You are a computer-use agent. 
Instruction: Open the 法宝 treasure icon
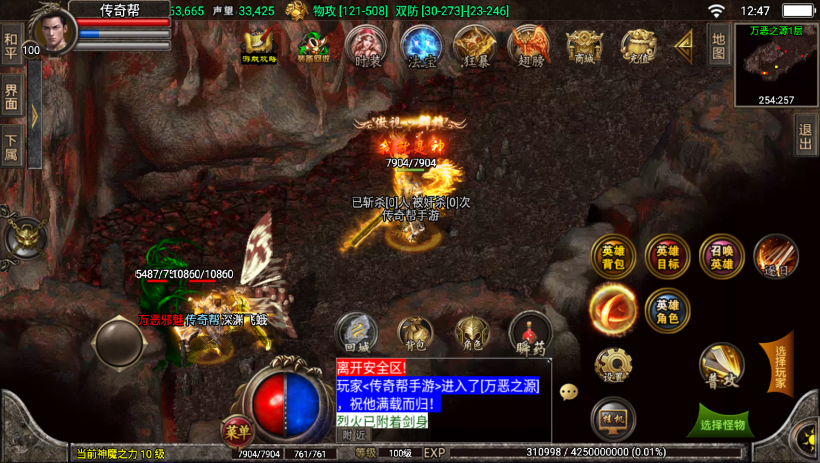421,46
